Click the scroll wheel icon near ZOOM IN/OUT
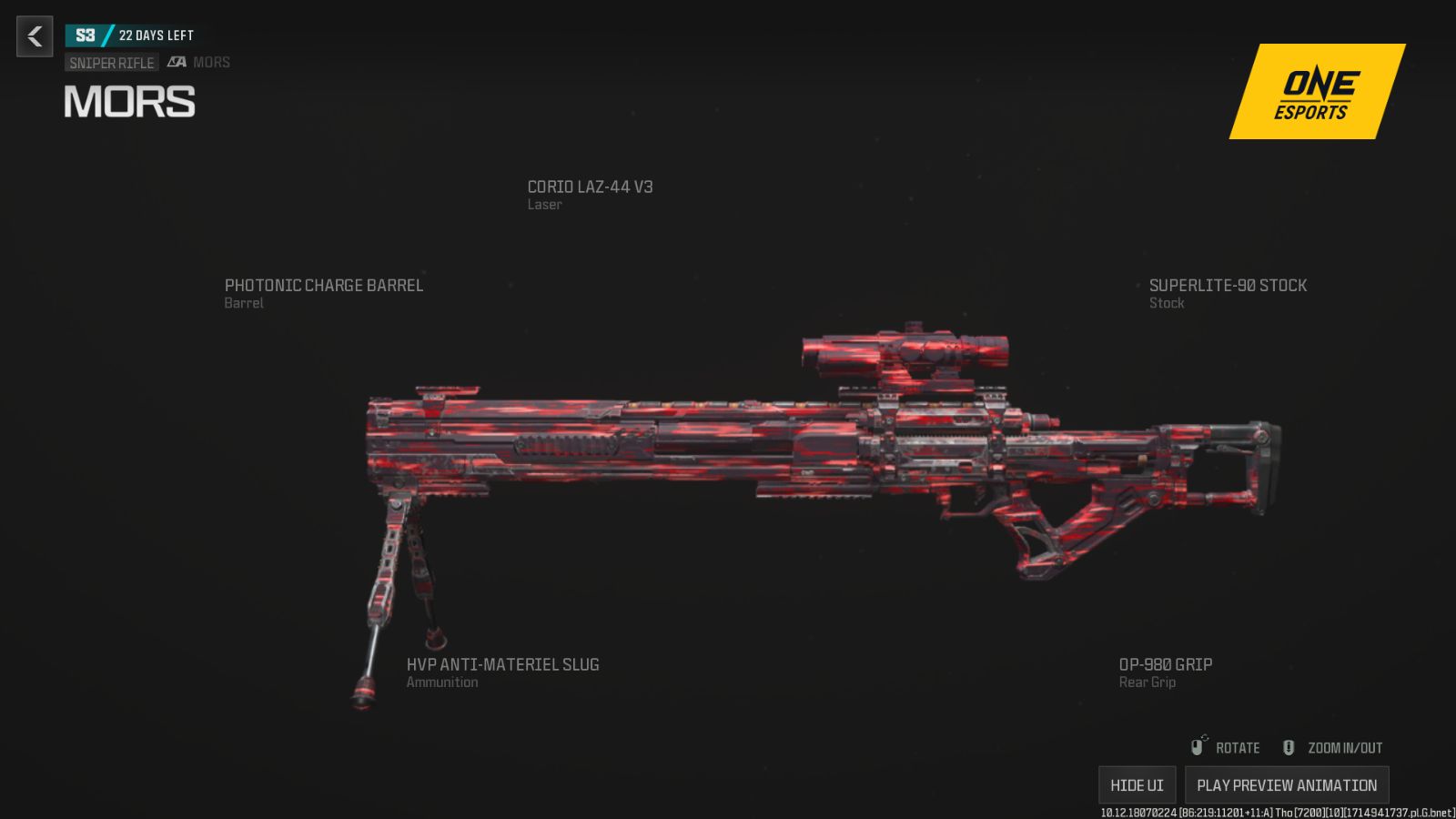1456x819 pixels. coord(1289,746)
